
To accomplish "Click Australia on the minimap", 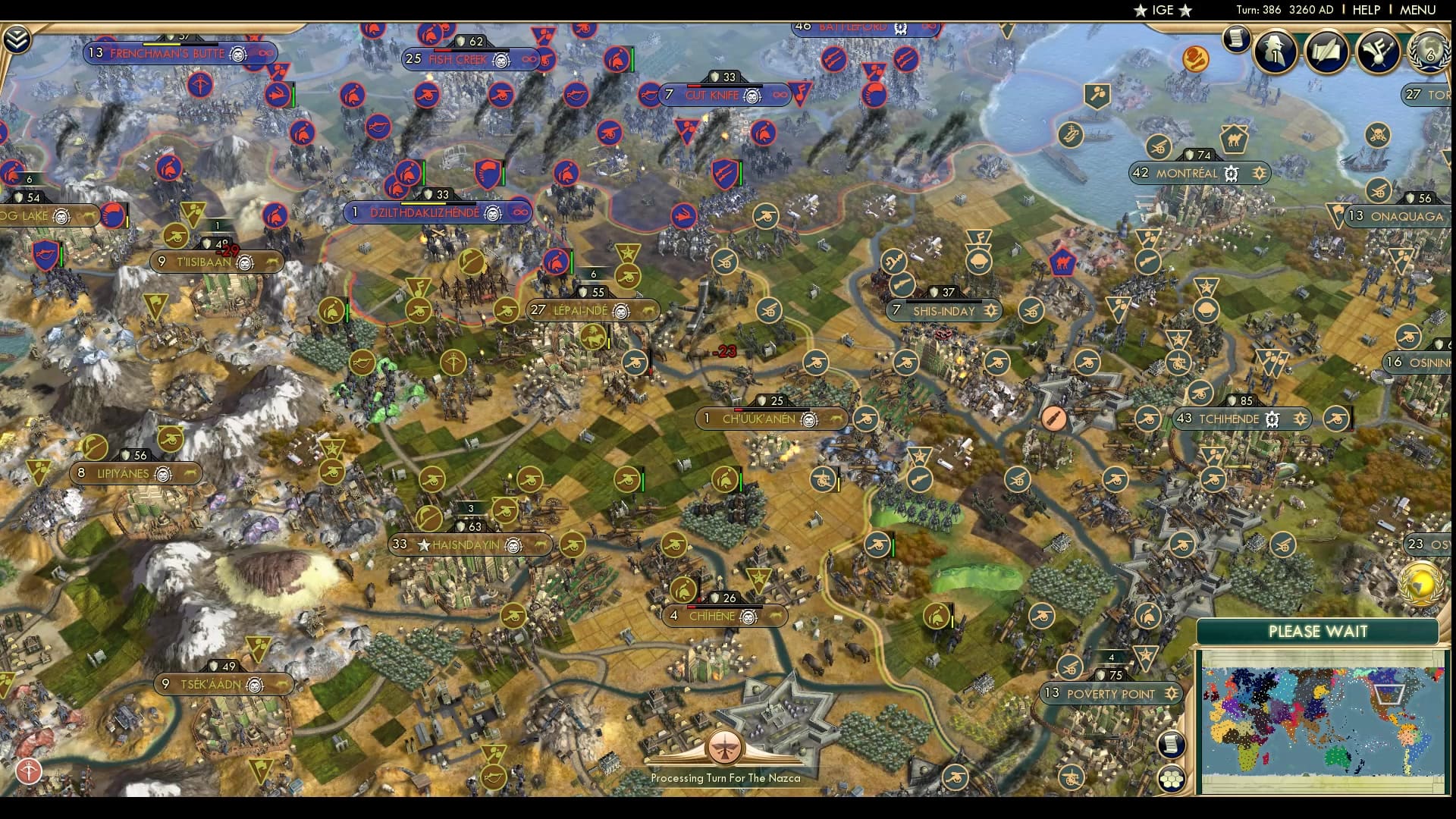I will point(1337,758).
